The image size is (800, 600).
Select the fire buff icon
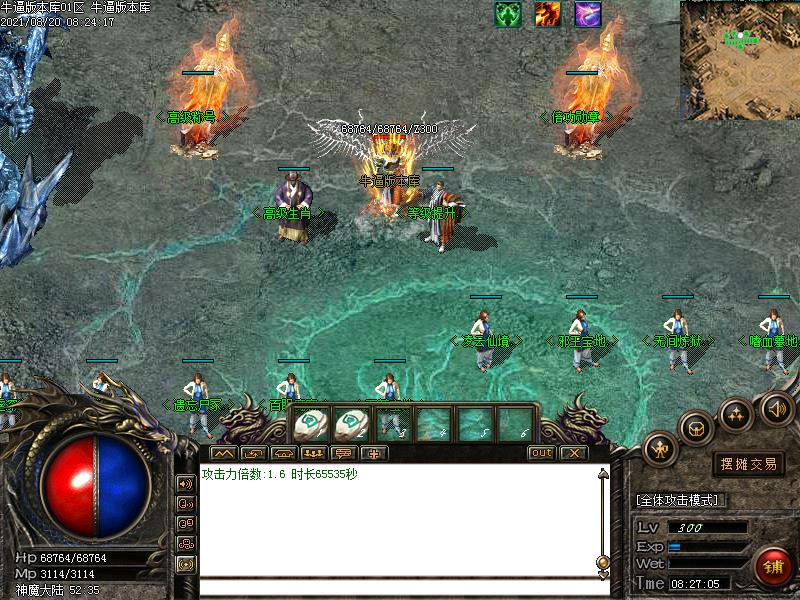tap(547, 14)
